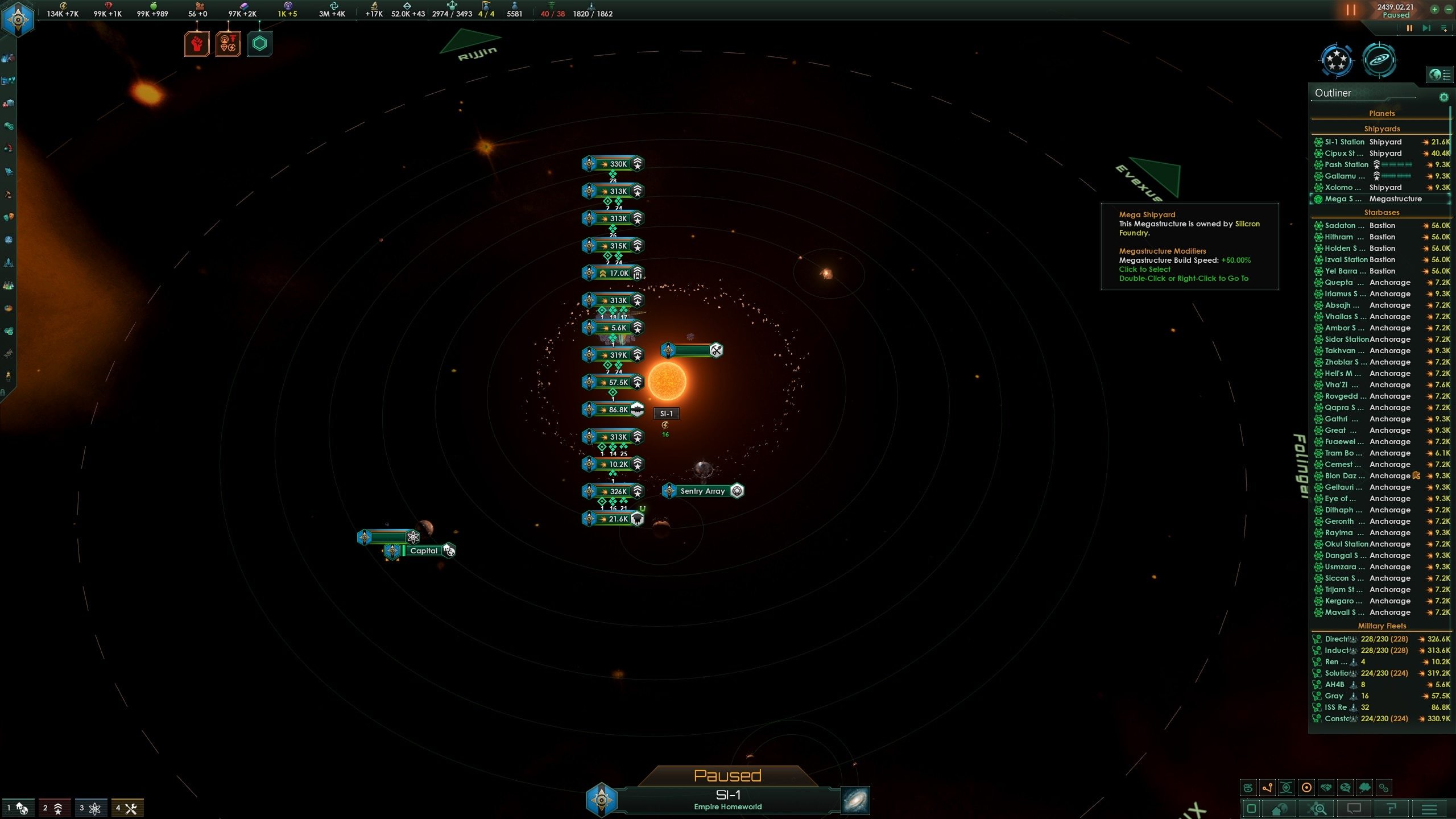Switch to the galaxy map thumbnail button
The width and height of the screenshot is (1456, 819).
pos(855,801)
